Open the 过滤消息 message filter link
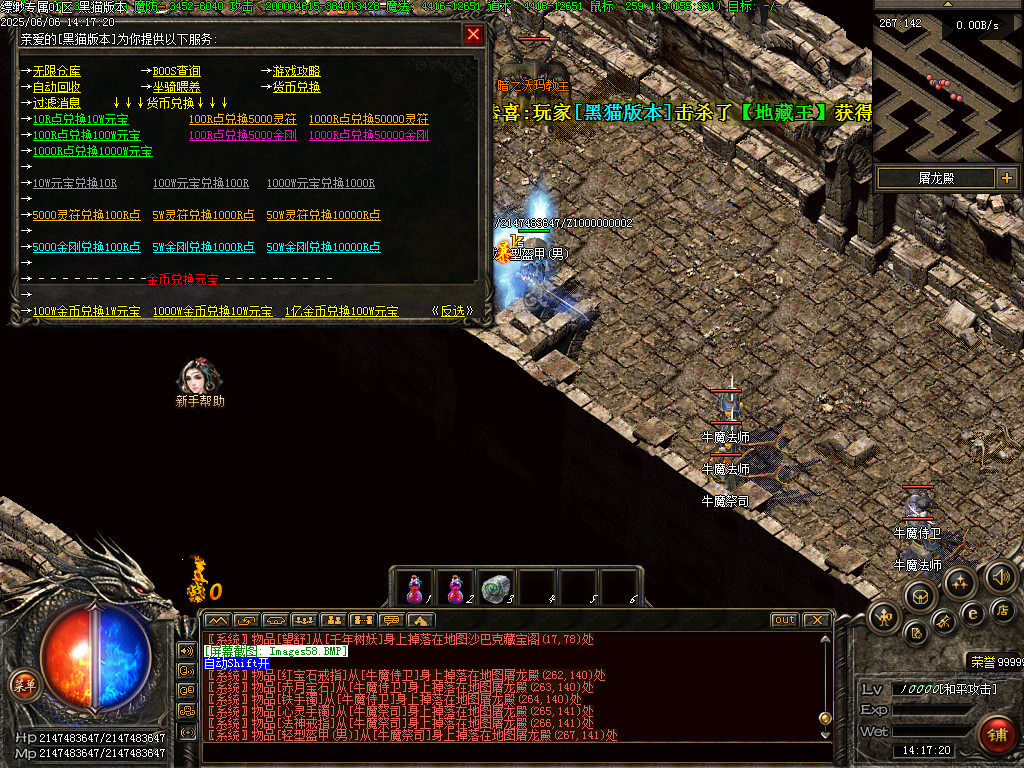 click(56, 103)
